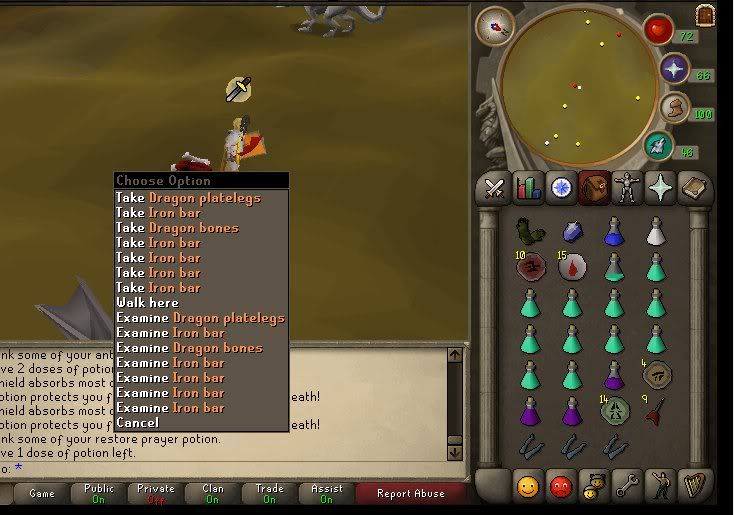Image resolution: width=734 pixels, height=515 pixels.
Task: Click the Report Abuse button
Action: pyautogui.click(x=409, y=493)
